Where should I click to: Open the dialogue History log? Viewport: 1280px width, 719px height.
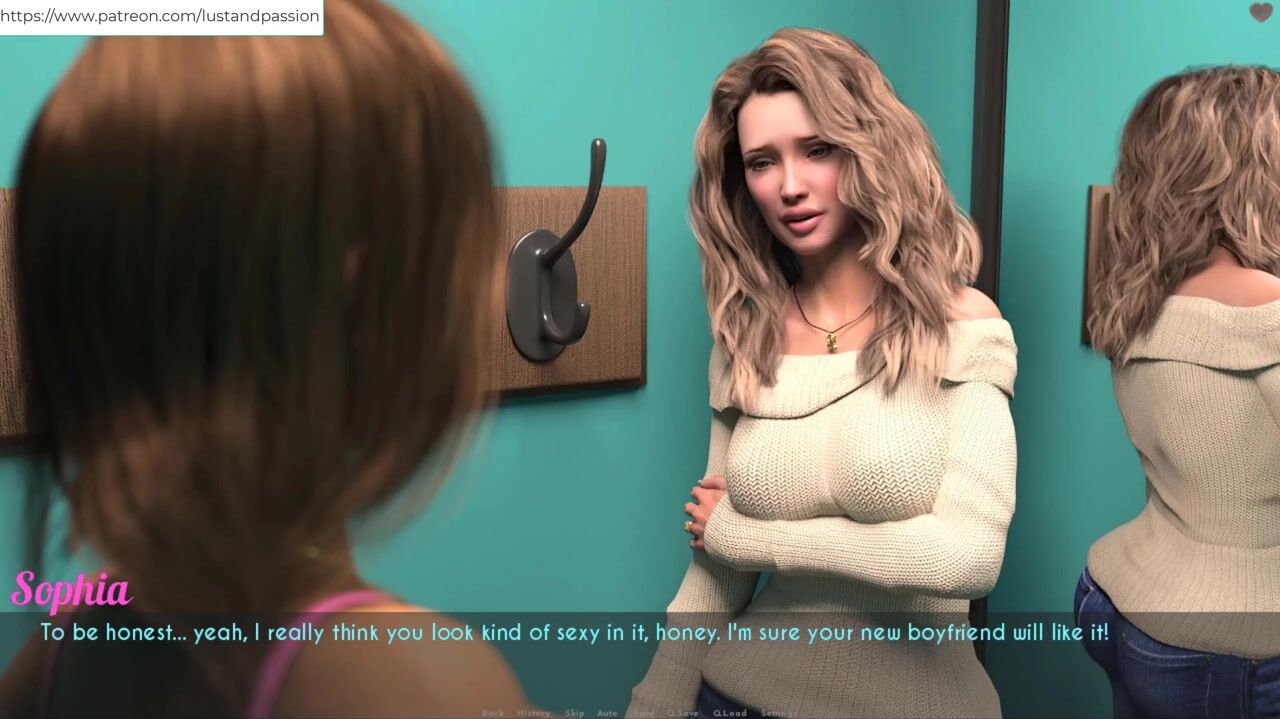tap(533, 713)
